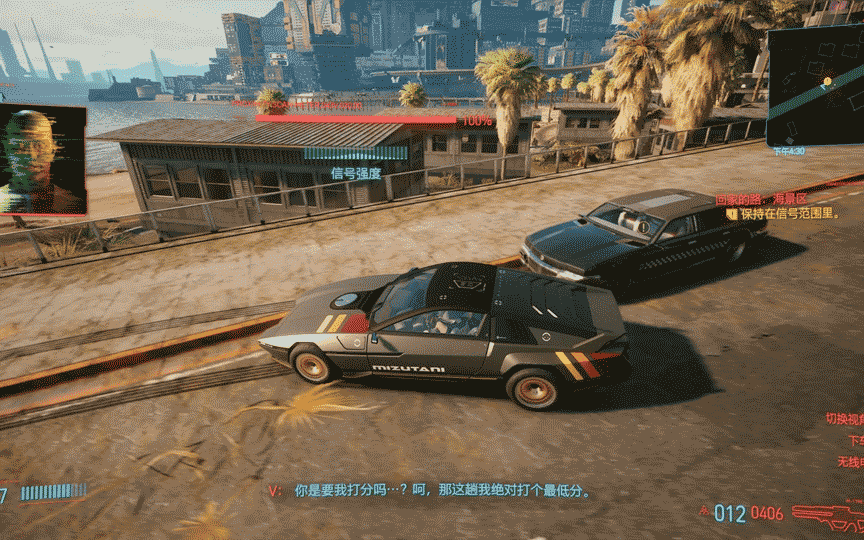Click the holocall caller portrait

click(x=42, y=160)
